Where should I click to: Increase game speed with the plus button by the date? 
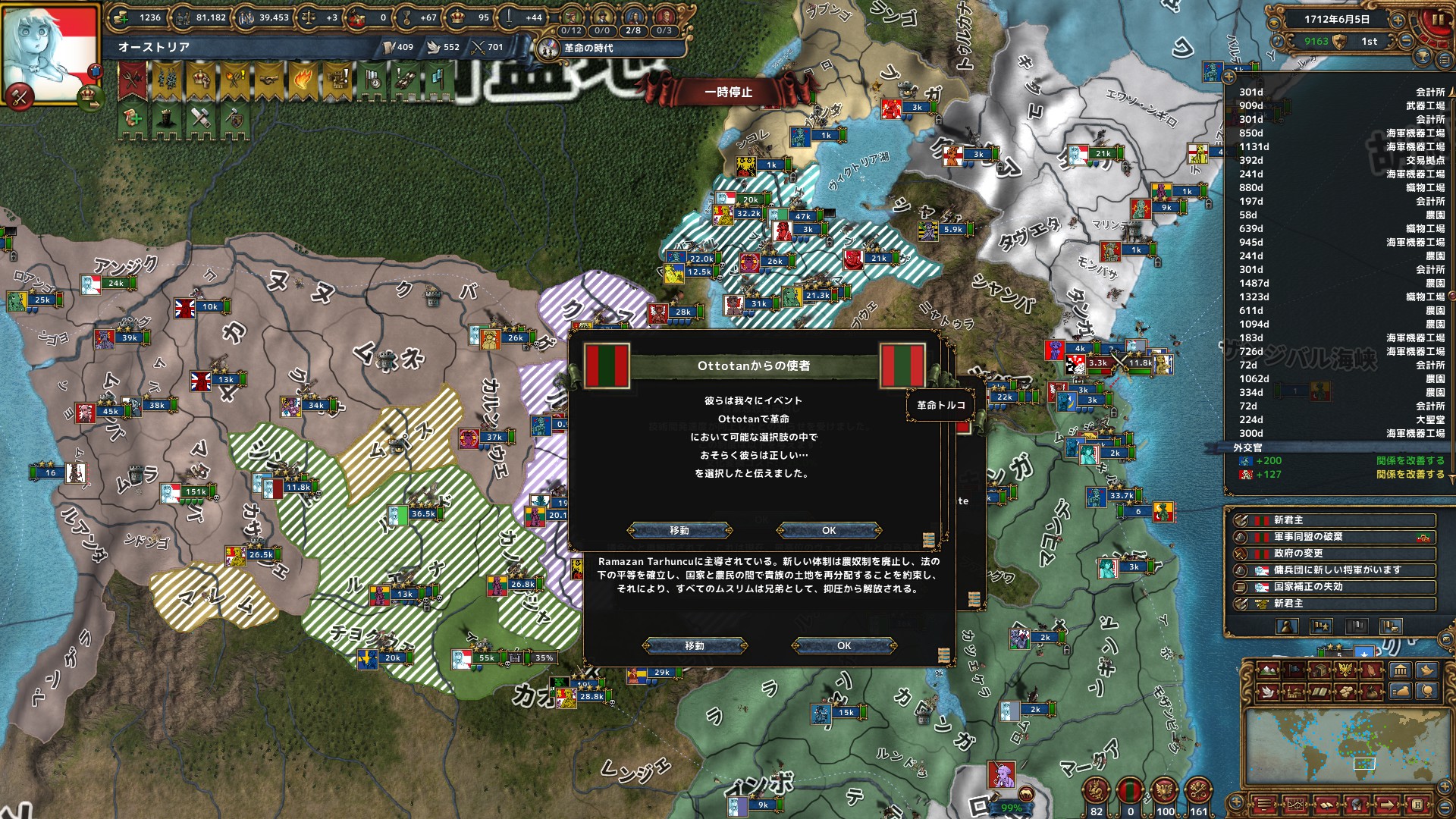tap(1397, 20)
